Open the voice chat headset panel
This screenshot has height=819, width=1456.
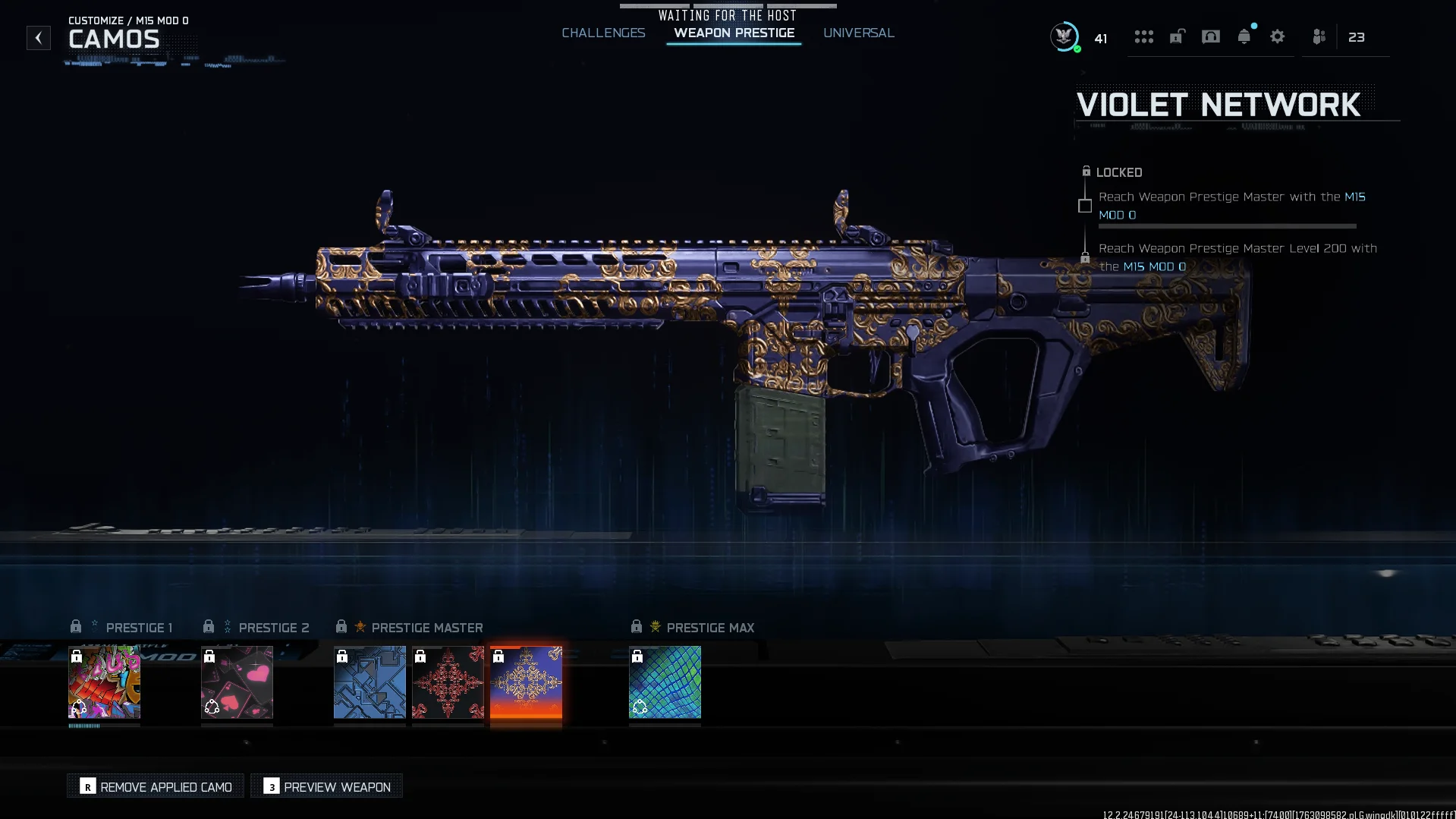point(1210,36)
